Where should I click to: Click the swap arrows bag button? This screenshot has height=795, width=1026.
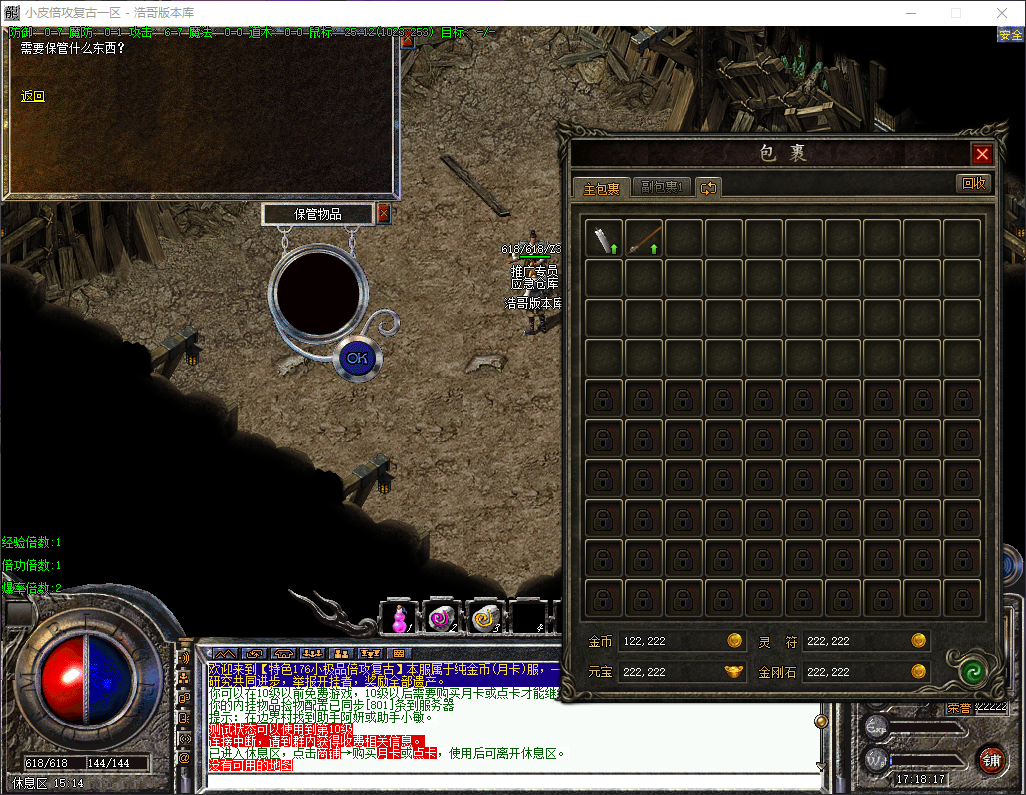coord(708,188)
